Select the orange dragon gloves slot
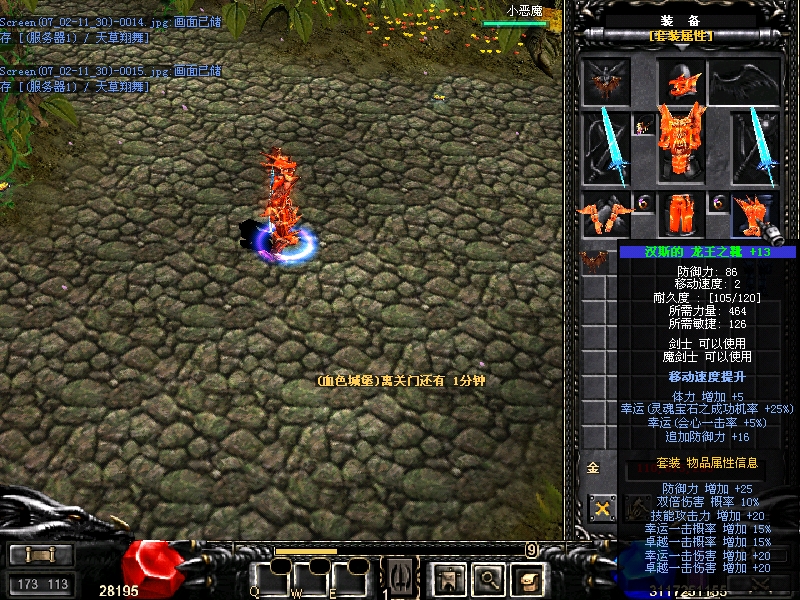The height and width of the screenshot is (600, 800). [607, 214]
